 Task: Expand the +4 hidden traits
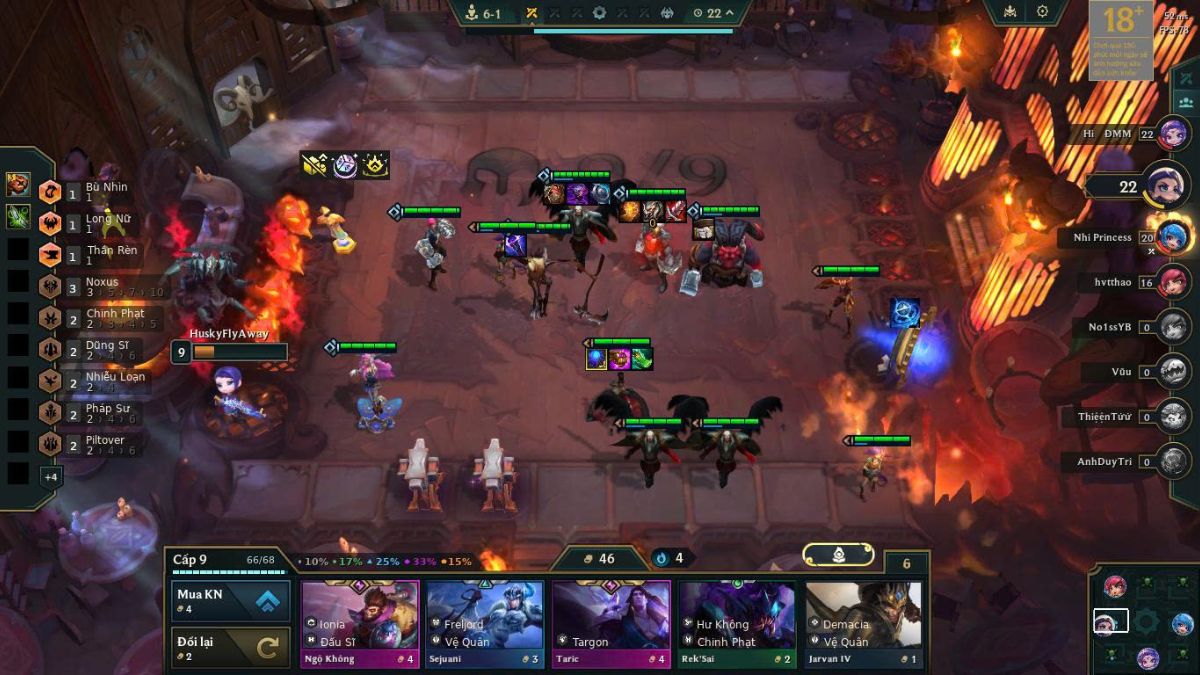point(50,477)
